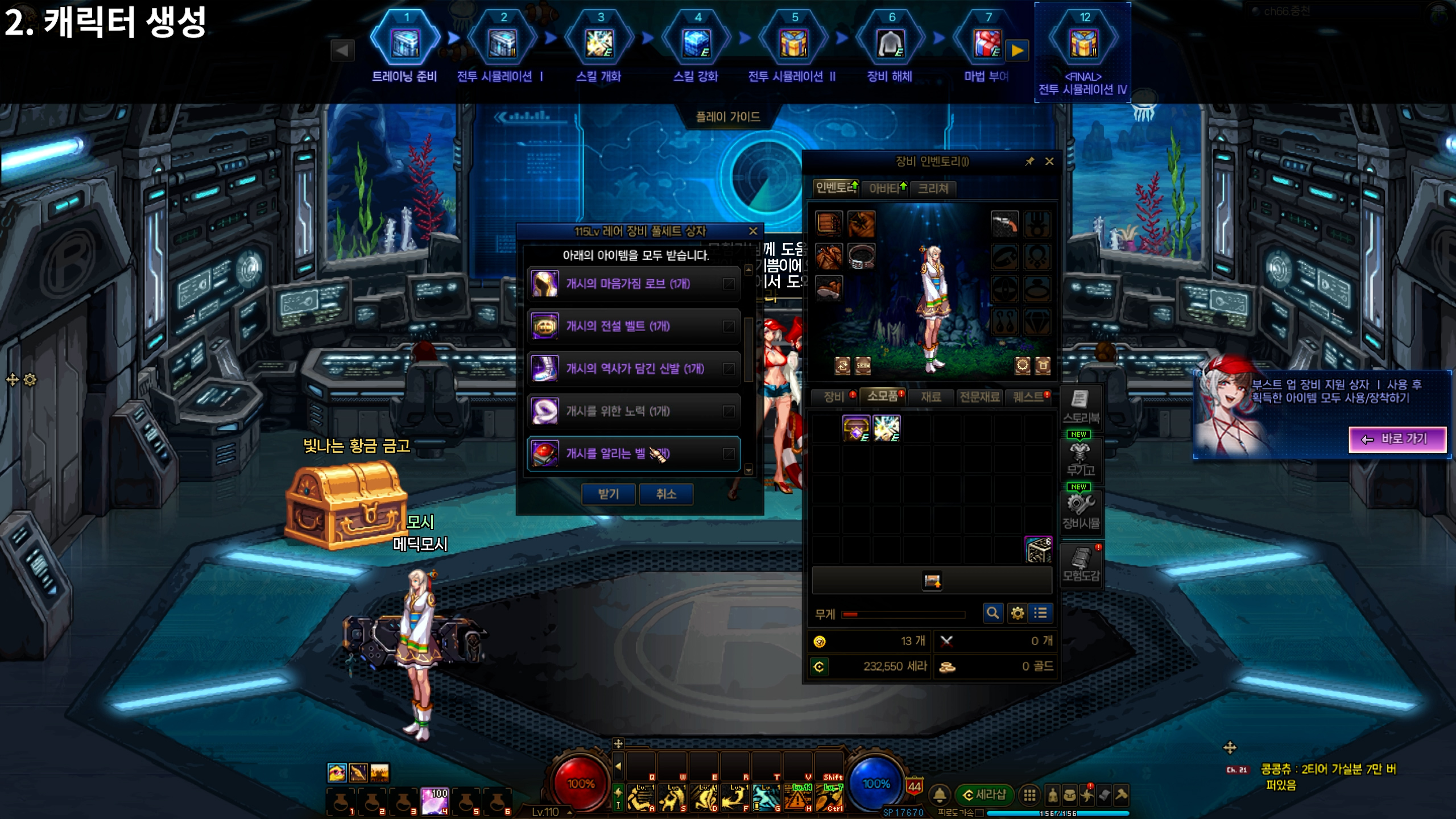Open the 모험도감 side button

[x=1081, y=564]
